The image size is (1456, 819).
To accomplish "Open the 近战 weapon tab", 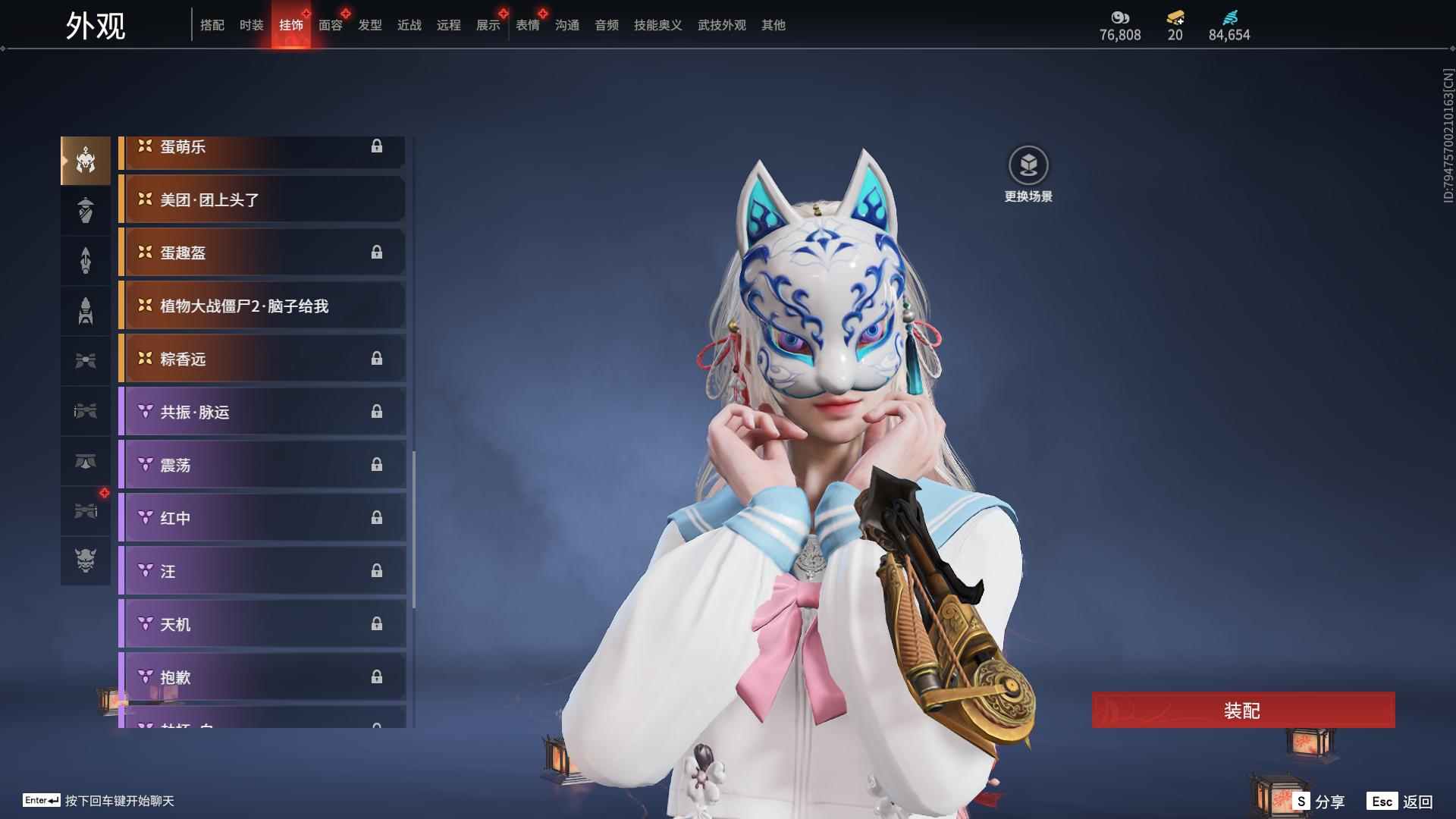I will 409,25.
